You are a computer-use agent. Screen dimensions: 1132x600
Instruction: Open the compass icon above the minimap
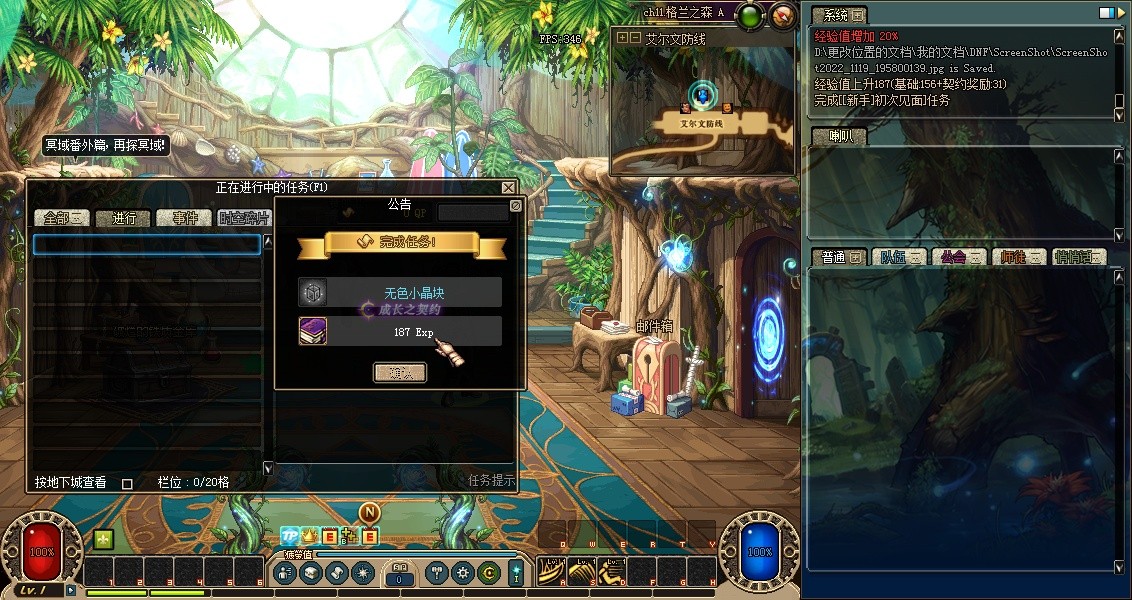pos(784,15)
